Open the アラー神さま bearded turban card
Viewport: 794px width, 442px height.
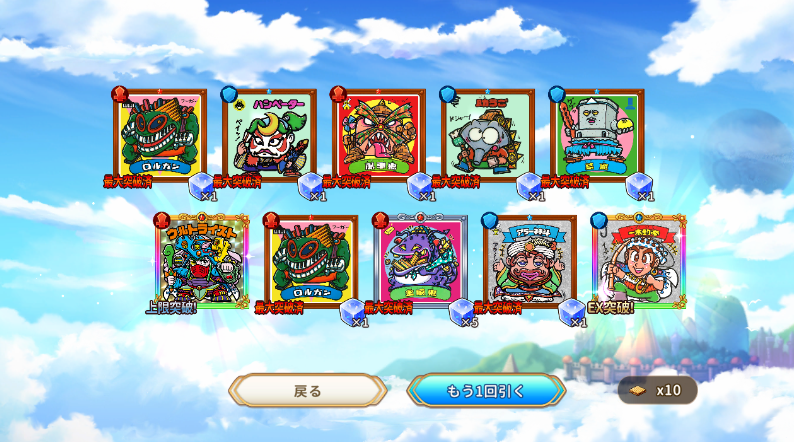click(529, 260)
